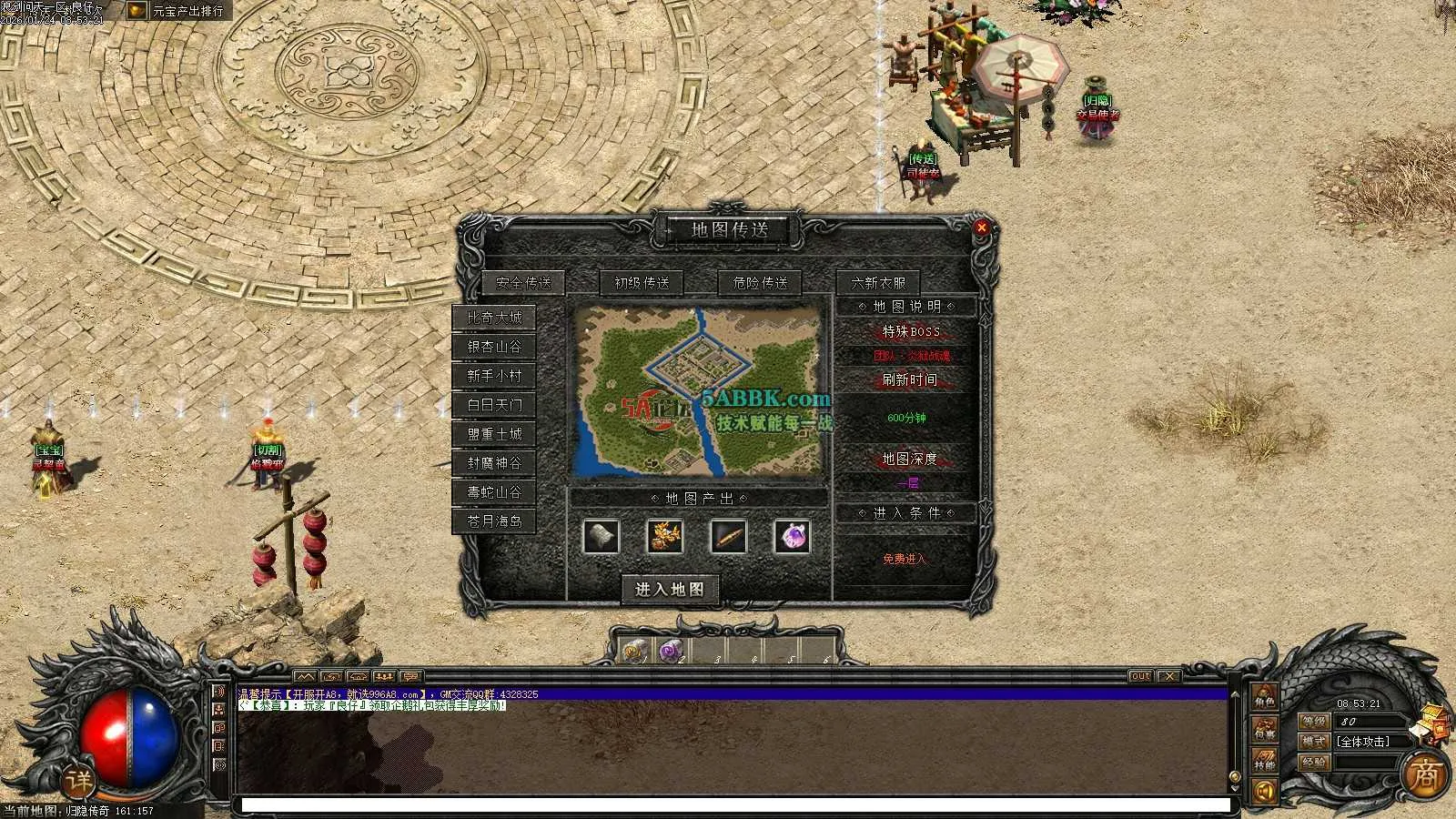Open the 技能 skills panel
This screenshot has width=1456, height=819.
pyautogui.click(x=1264, y=761)
